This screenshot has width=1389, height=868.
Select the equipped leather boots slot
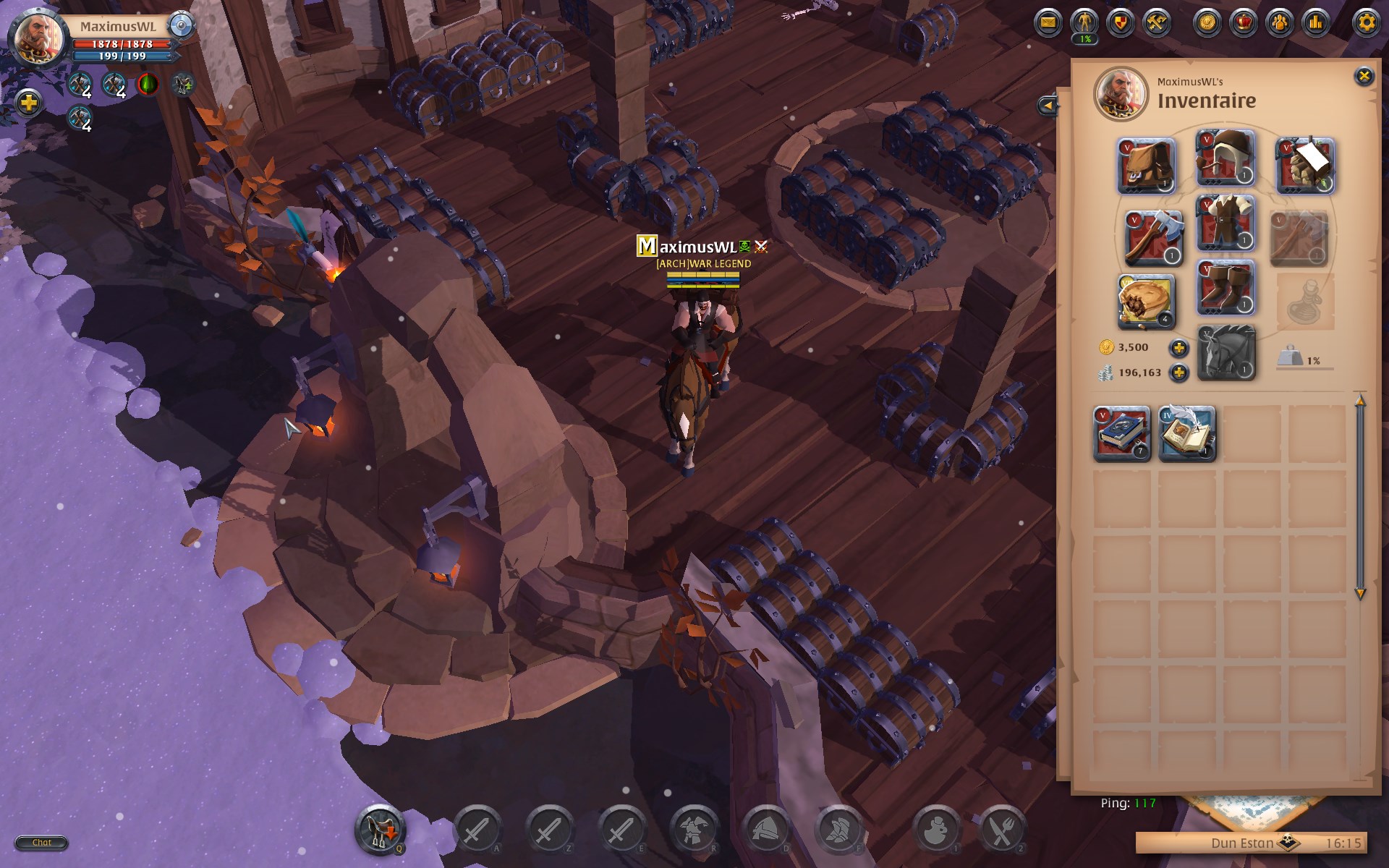pos(1225,288)
